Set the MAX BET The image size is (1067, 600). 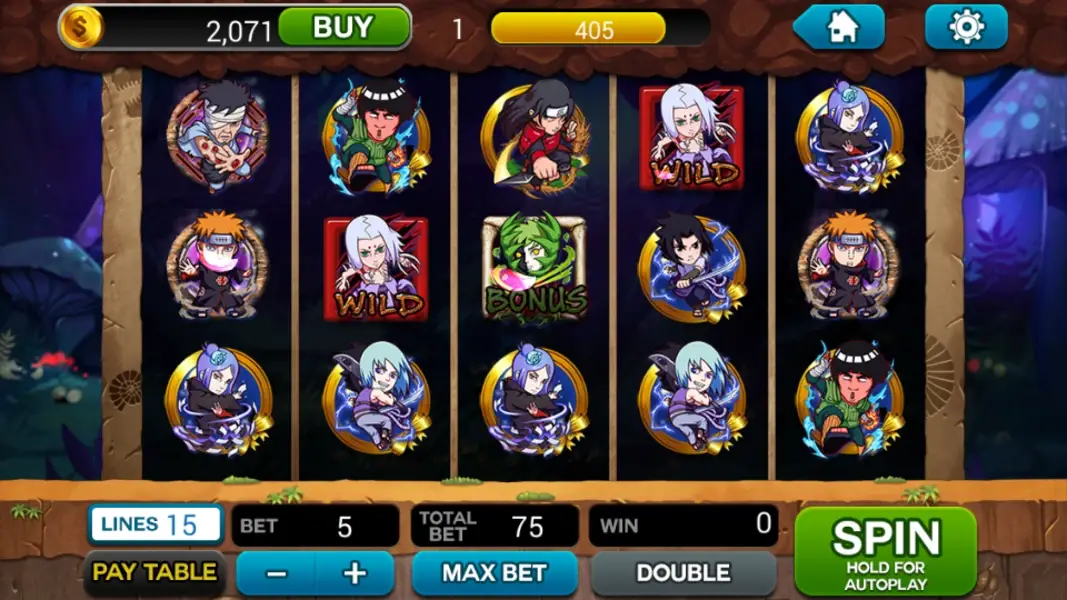(x=494, y=574)
